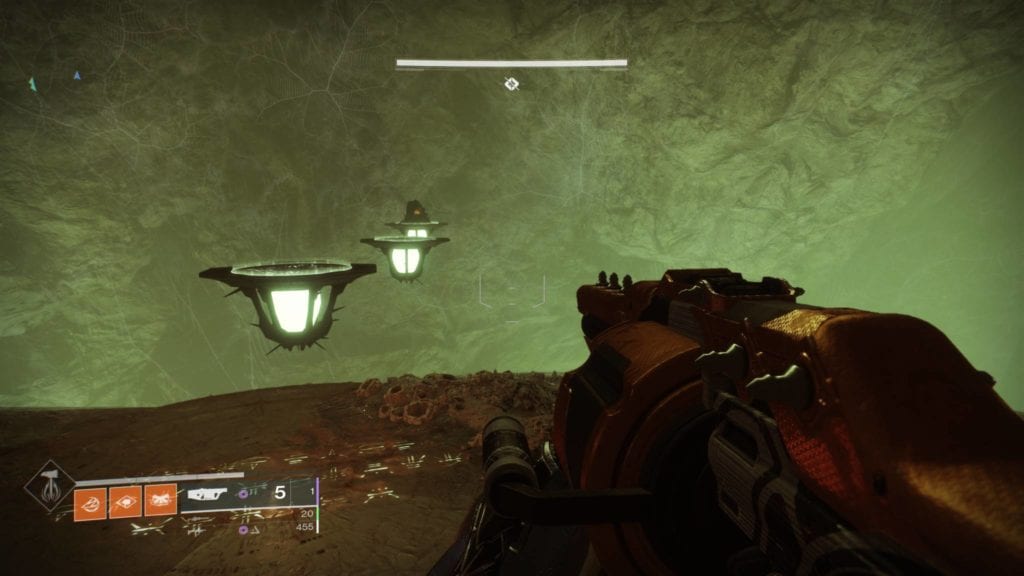Trigger the melee ability icon
The width and height of the screenshot is (1024, 576).
point(160,500)
